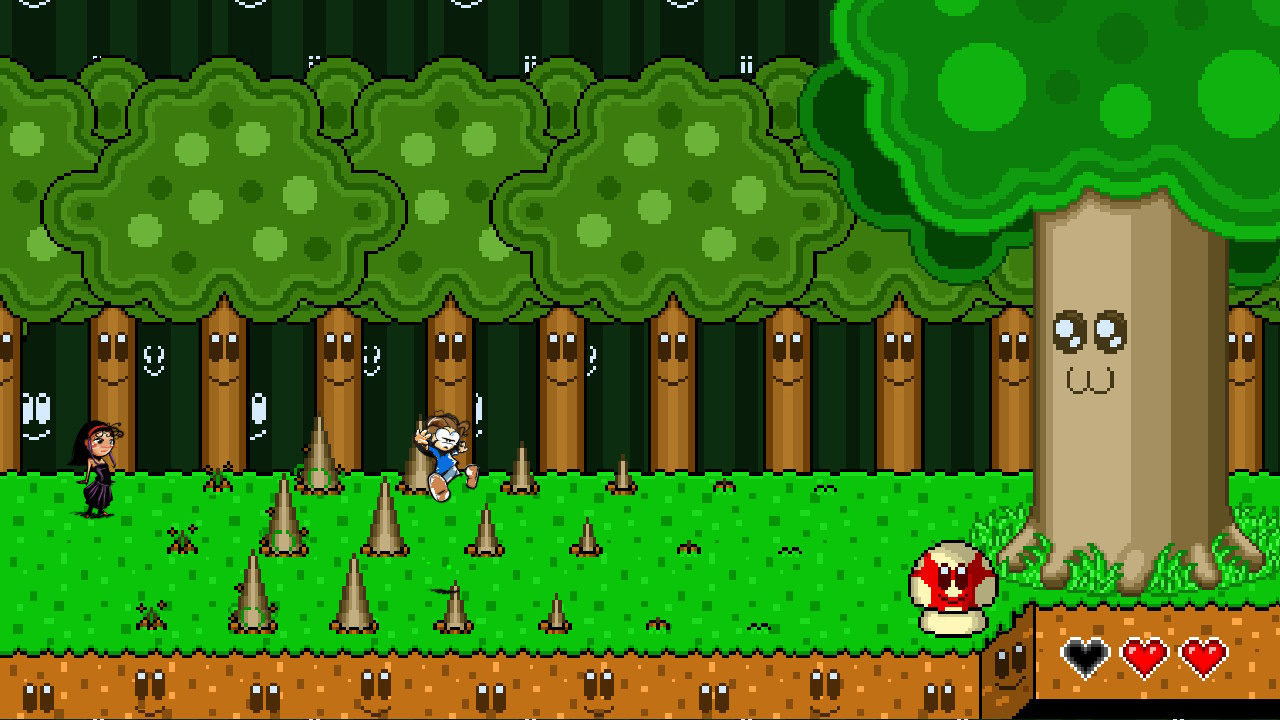Click the red-masked mushroom enemy

(x=948, y=588)
